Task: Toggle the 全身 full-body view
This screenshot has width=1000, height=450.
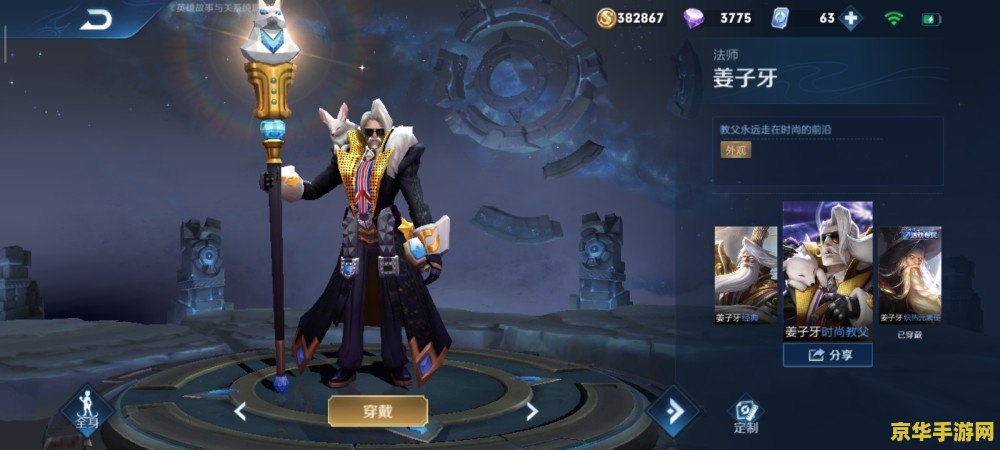Action: click(x=88, y=412)
